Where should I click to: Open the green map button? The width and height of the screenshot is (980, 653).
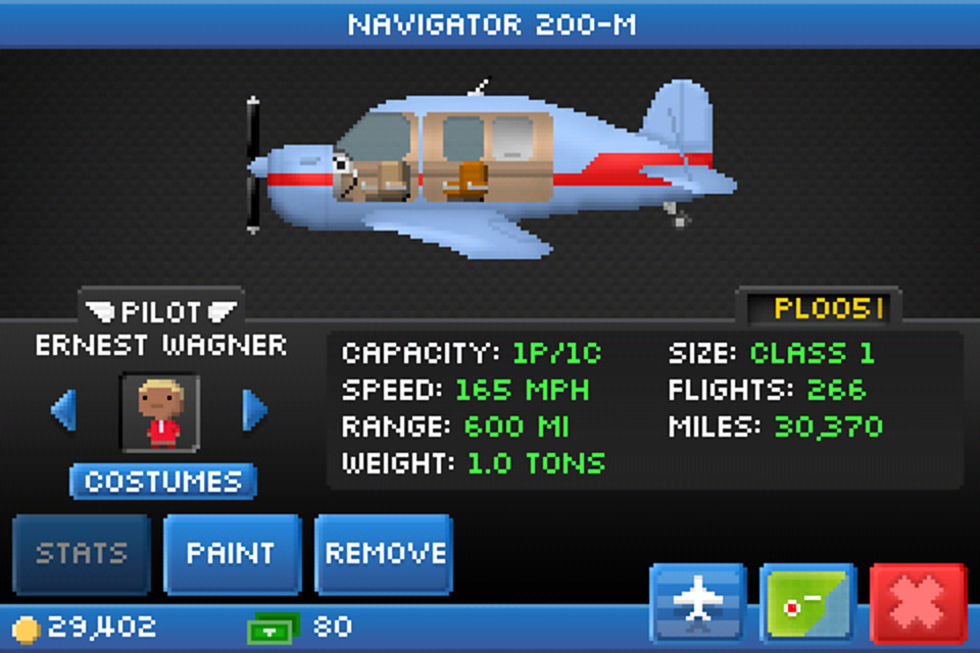point(807,602)
